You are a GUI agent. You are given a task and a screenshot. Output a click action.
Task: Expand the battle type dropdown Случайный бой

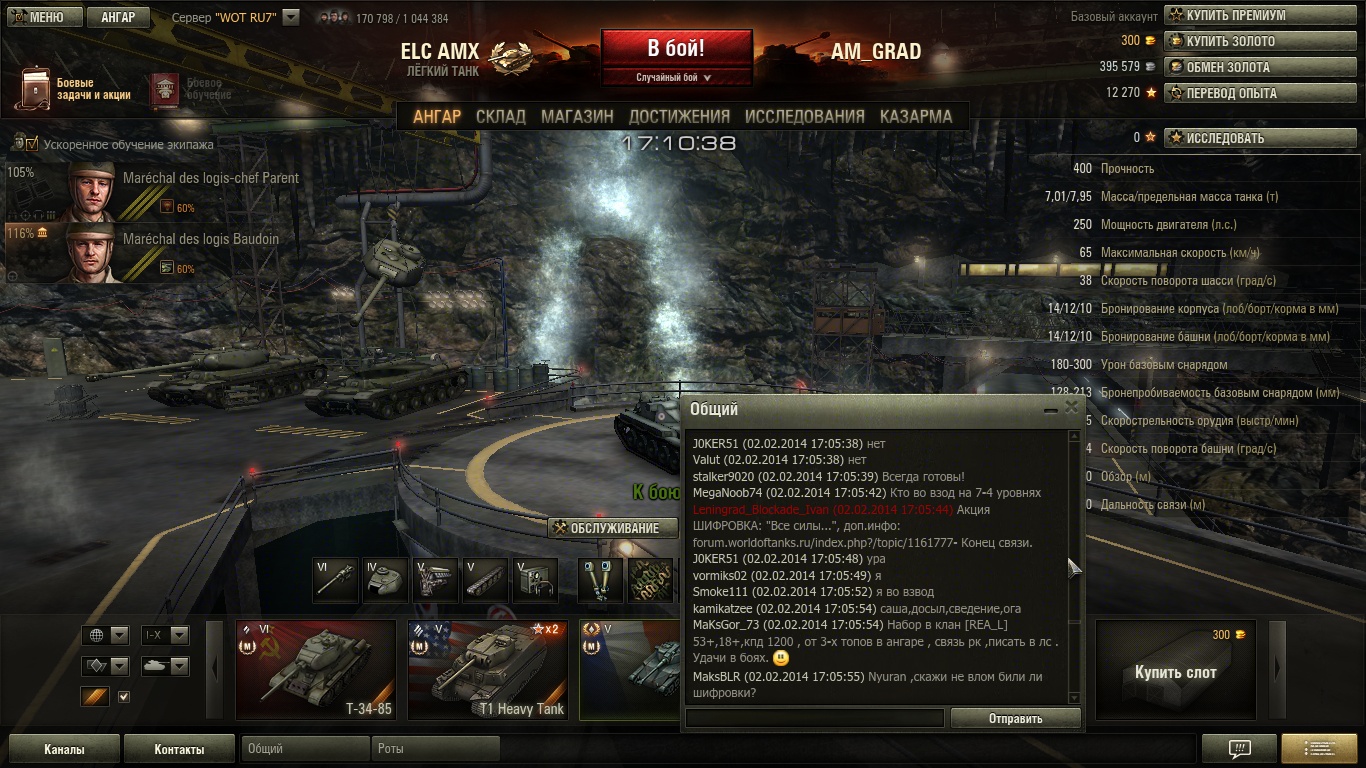676,77
